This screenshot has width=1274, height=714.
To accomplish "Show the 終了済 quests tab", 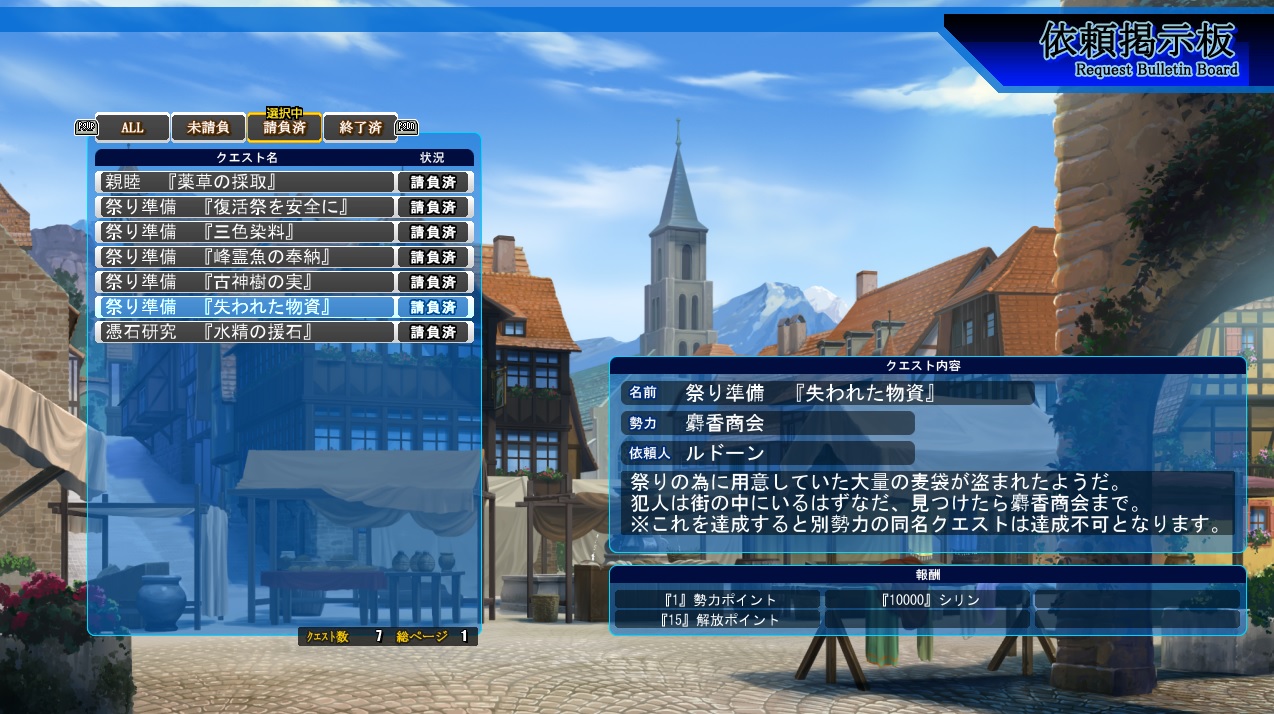I will pos(360,128).
